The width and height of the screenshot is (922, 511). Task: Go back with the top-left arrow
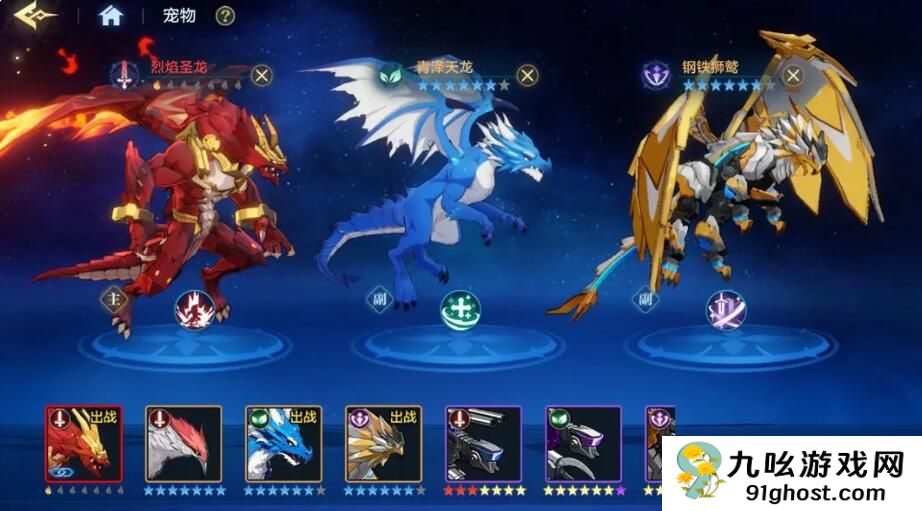29,16
